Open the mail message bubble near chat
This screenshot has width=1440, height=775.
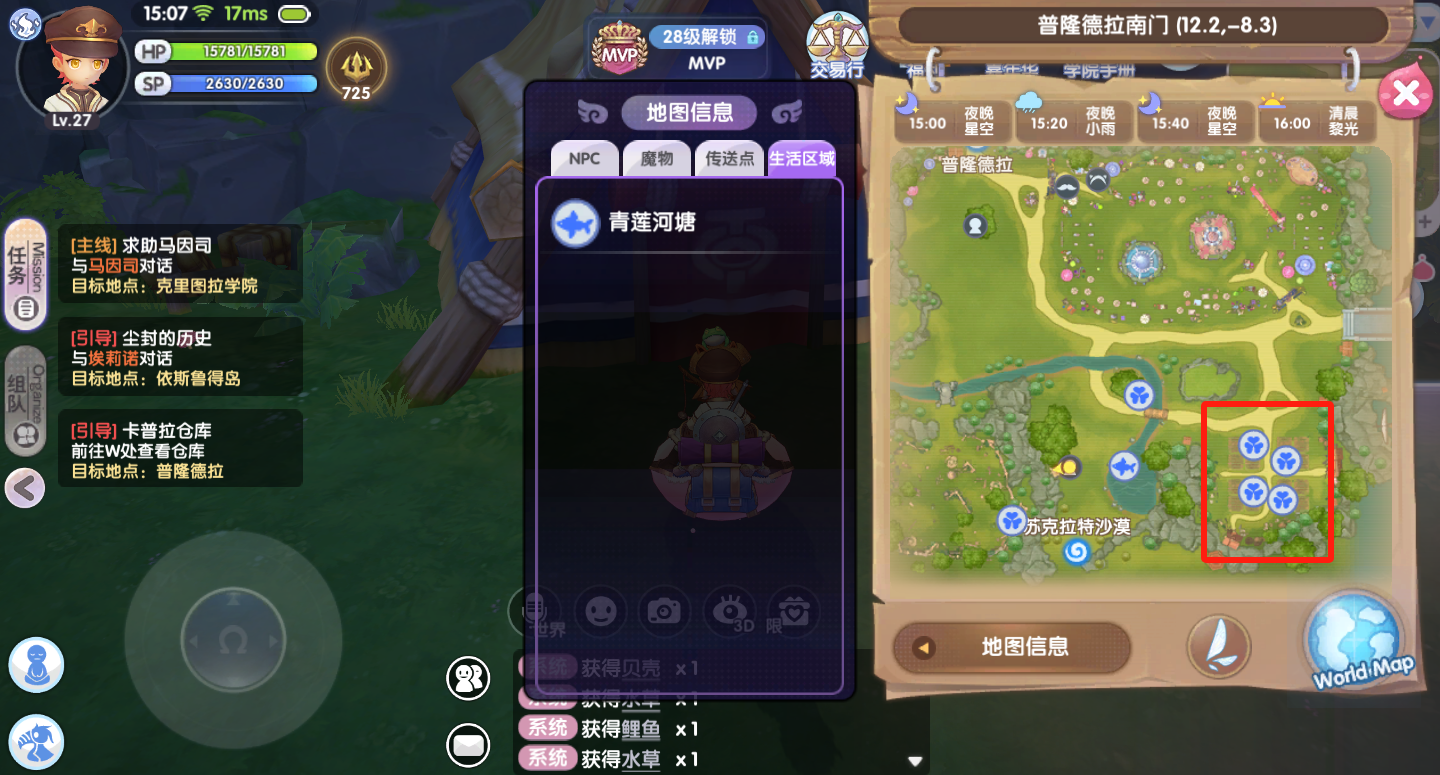coord(467,745)
